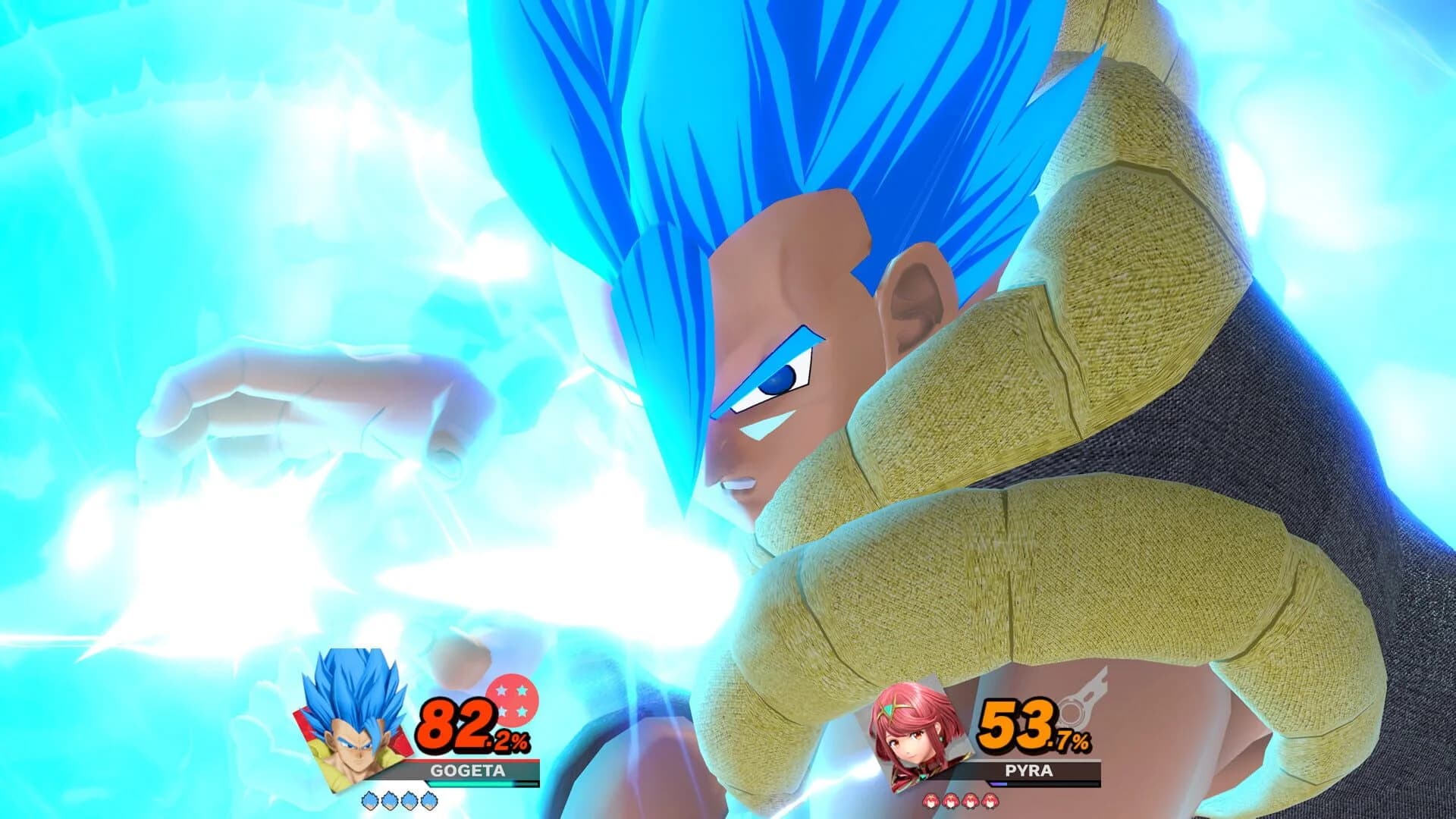Click Gogeta's third stock head icon
The height and width of the screenshot is (819, 1456).
tap(410, 802)
